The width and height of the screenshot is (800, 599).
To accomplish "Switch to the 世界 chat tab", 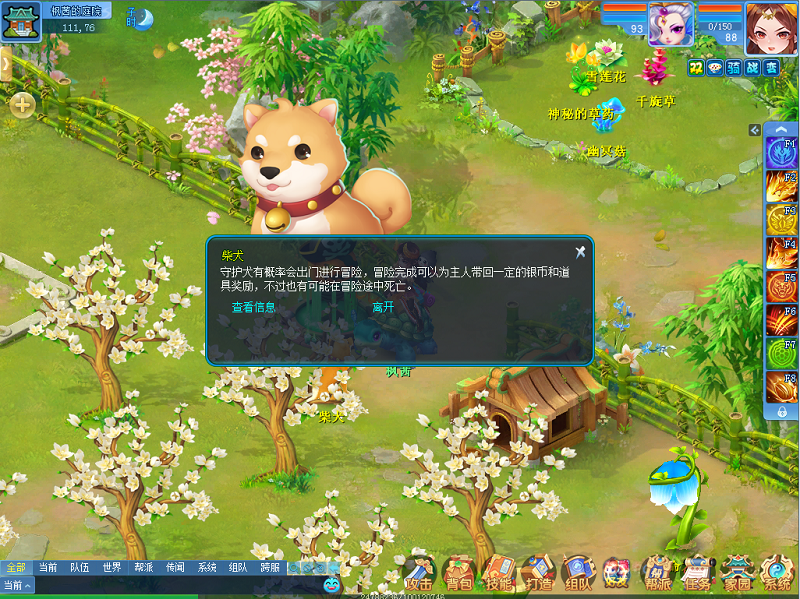I will click(112, 567).
